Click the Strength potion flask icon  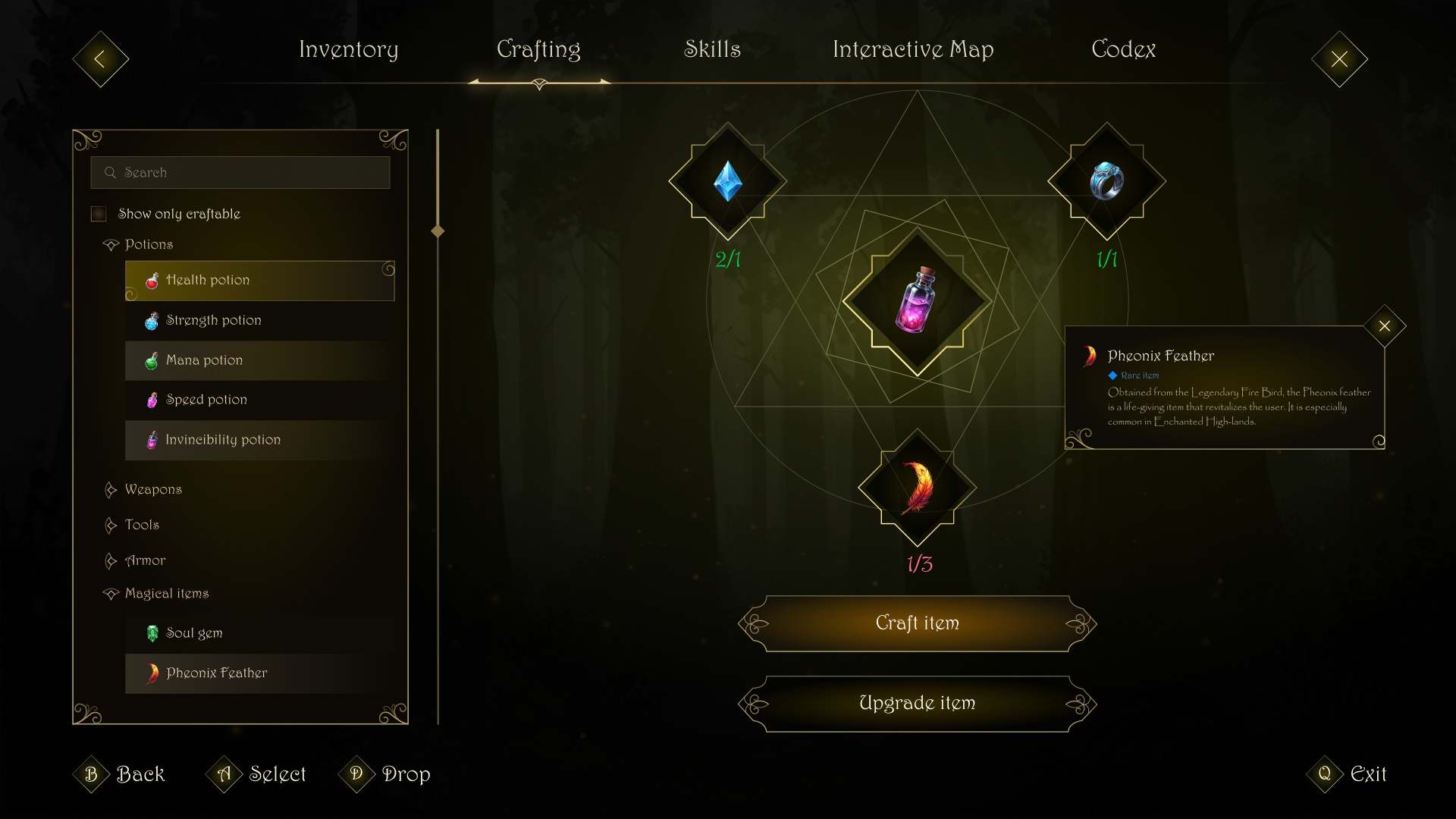click(152, 321)
